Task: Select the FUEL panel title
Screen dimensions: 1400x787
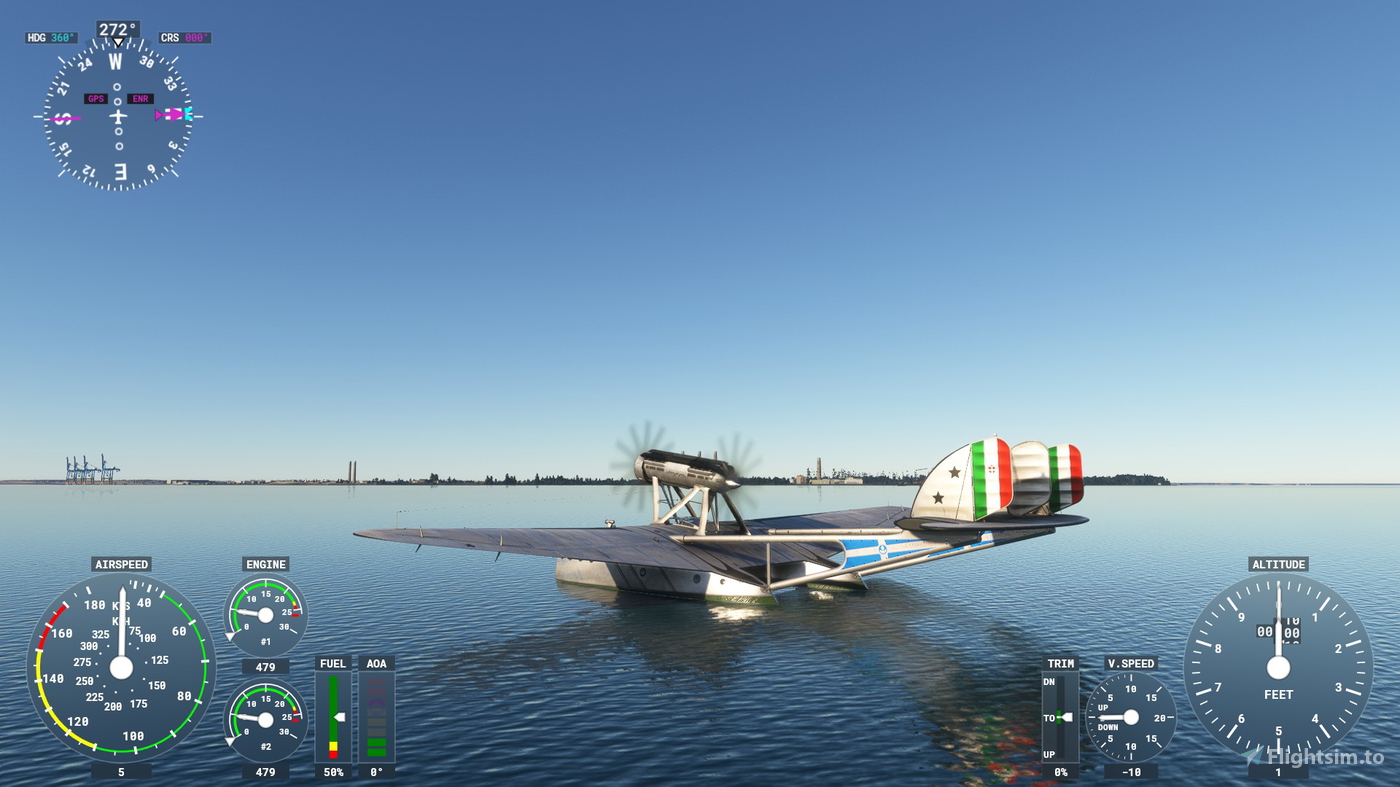Action: pyautogui.click(x=332, y=663)
